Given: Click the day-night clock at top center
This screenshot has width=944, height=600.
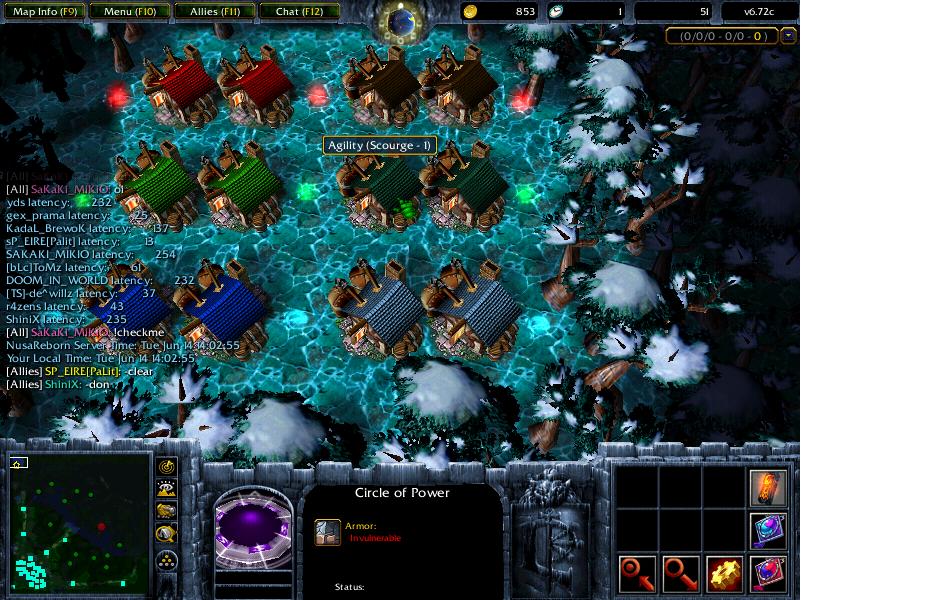Looking at the screenshot, I should click(x=401, y=22).
